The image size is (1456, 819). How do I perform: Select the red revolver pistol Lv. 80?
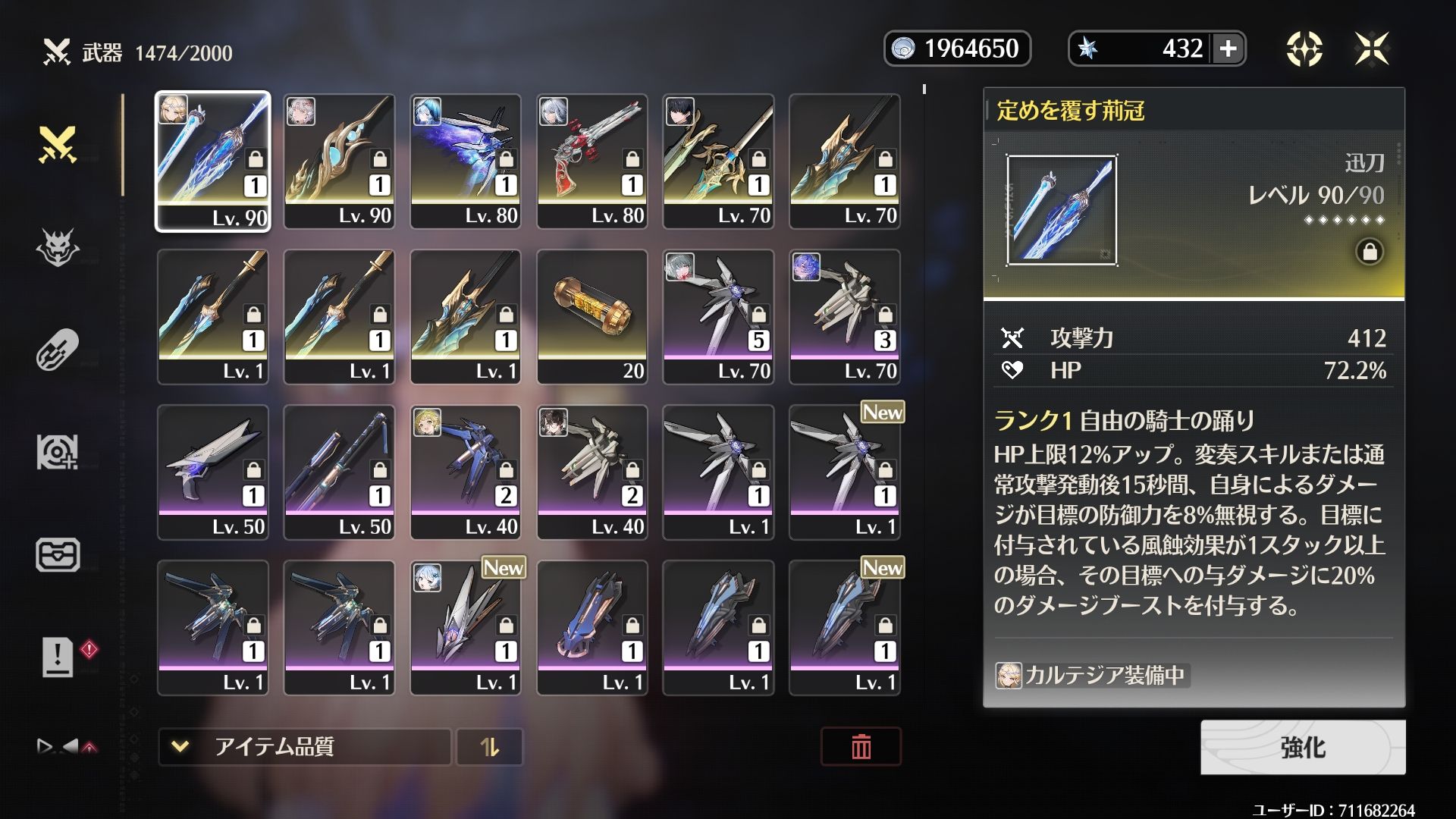pos(591,161)
